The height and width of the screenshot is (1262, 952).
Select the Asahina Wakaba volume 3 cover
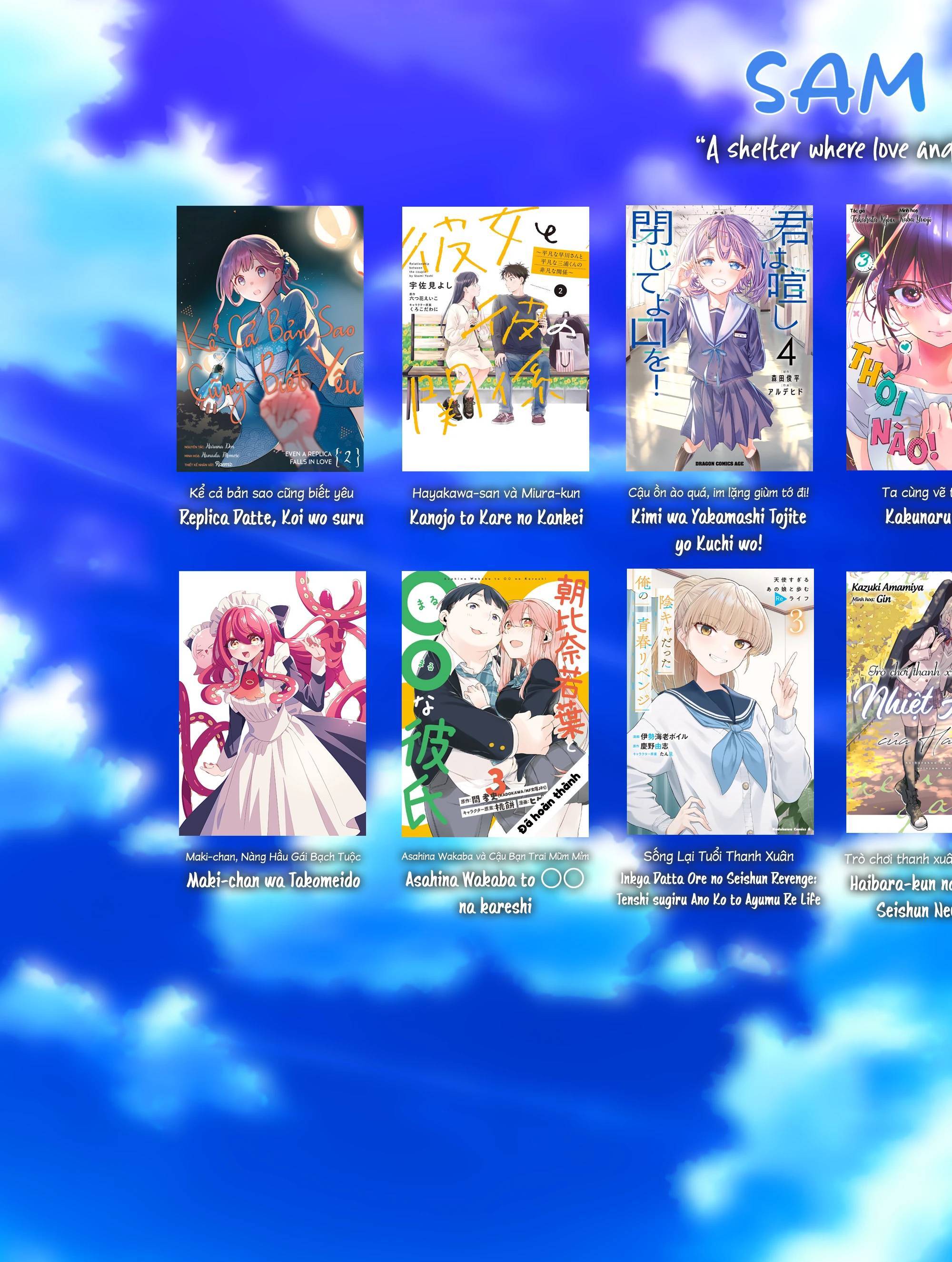tap(495, 703)
